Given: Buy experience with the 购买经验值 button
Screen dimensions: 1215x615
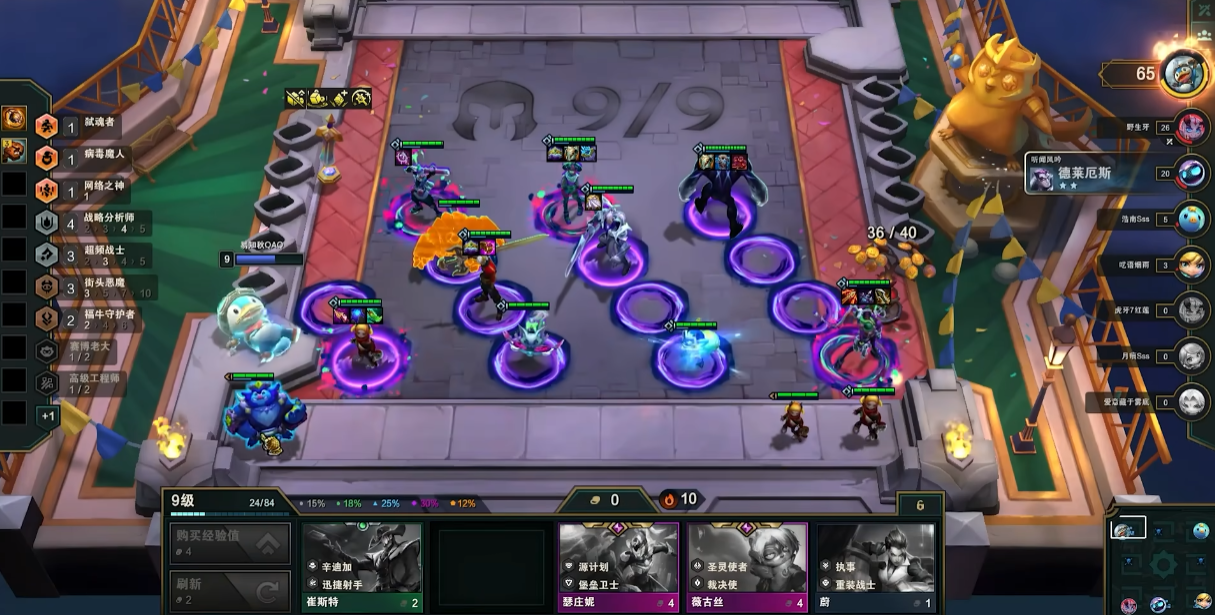Looking at the screenshot, I should point(230,543).
